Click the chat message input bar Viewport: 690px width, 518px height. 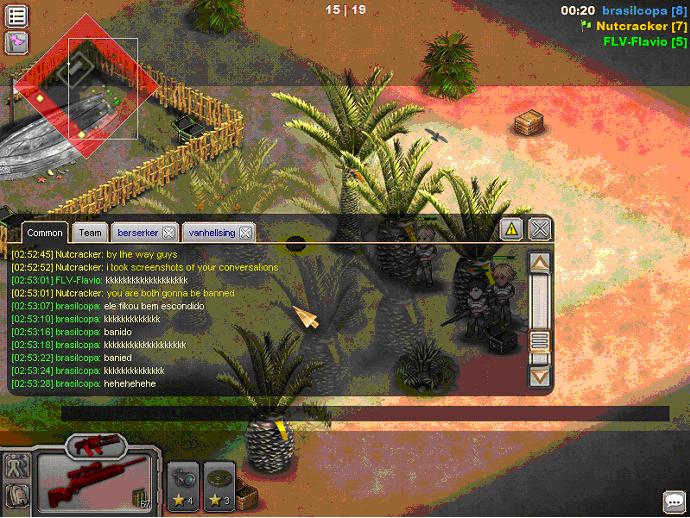(x=365, y=413)
